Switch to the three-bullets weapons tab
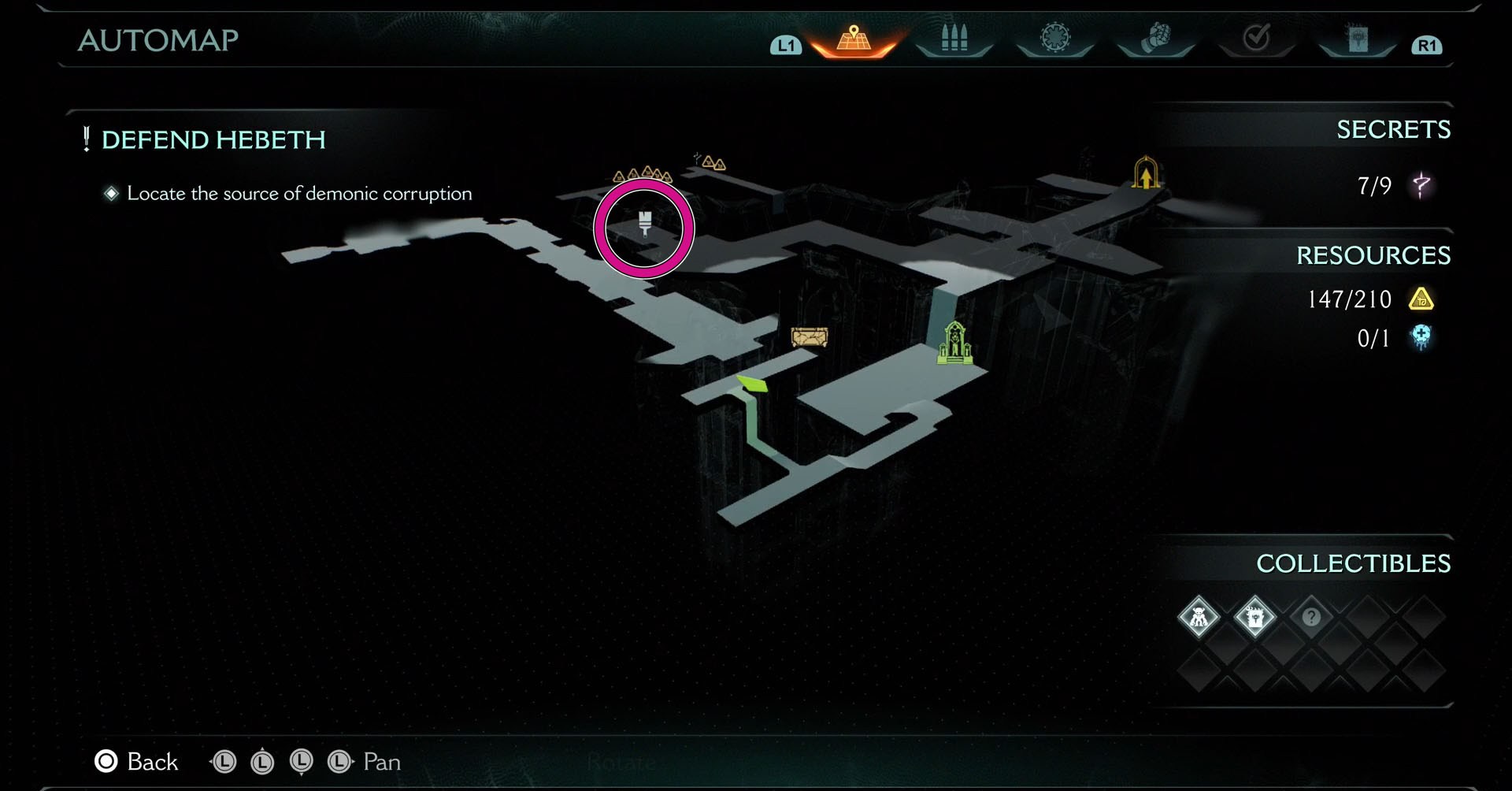The width and height of the screenshot is (1512, 791). 954,39
